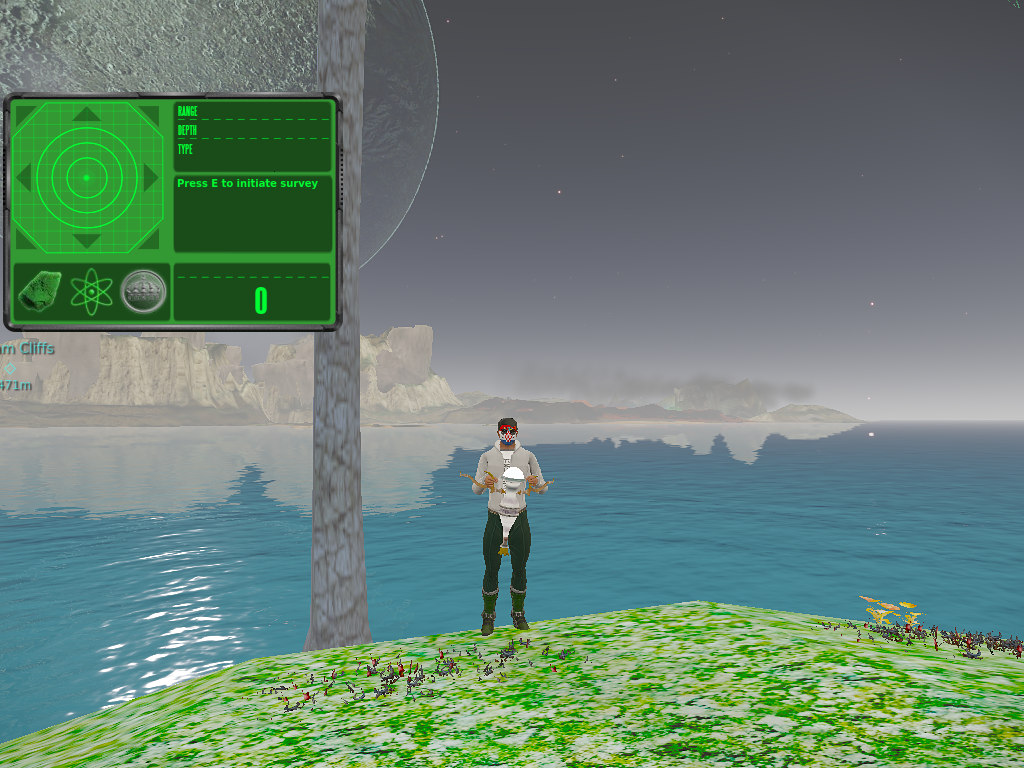Click the radar's down arrow

pos(87,241)
